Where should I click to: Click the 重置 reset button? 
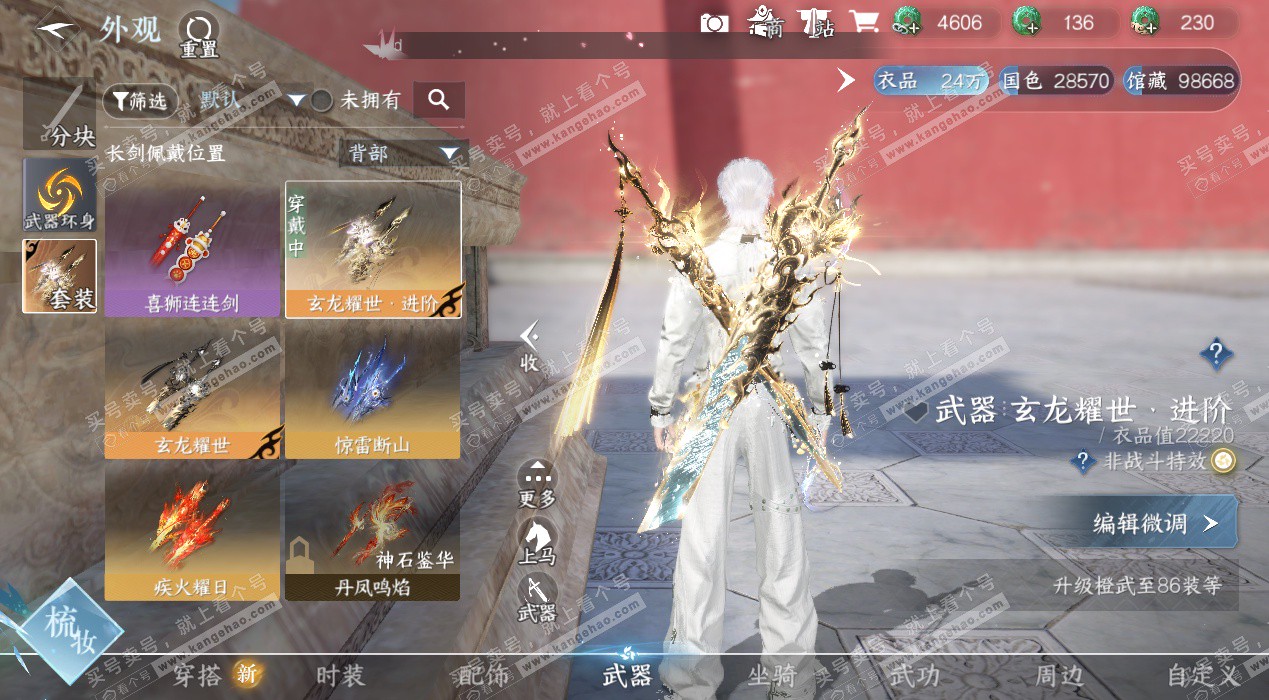pos(198,34)
